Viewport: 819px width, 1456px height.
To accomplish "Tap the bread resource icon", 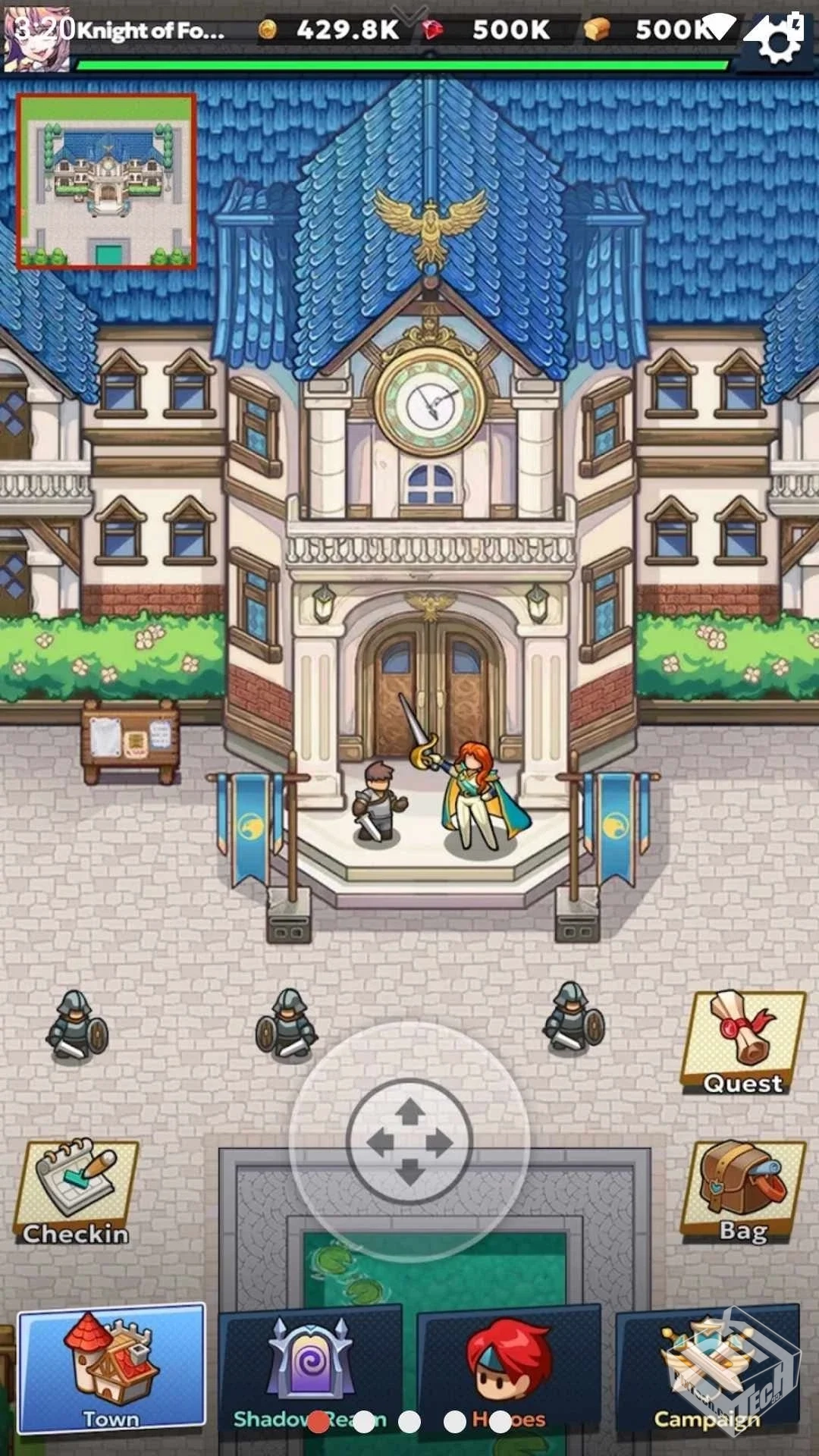I will [x=597, y=30].
